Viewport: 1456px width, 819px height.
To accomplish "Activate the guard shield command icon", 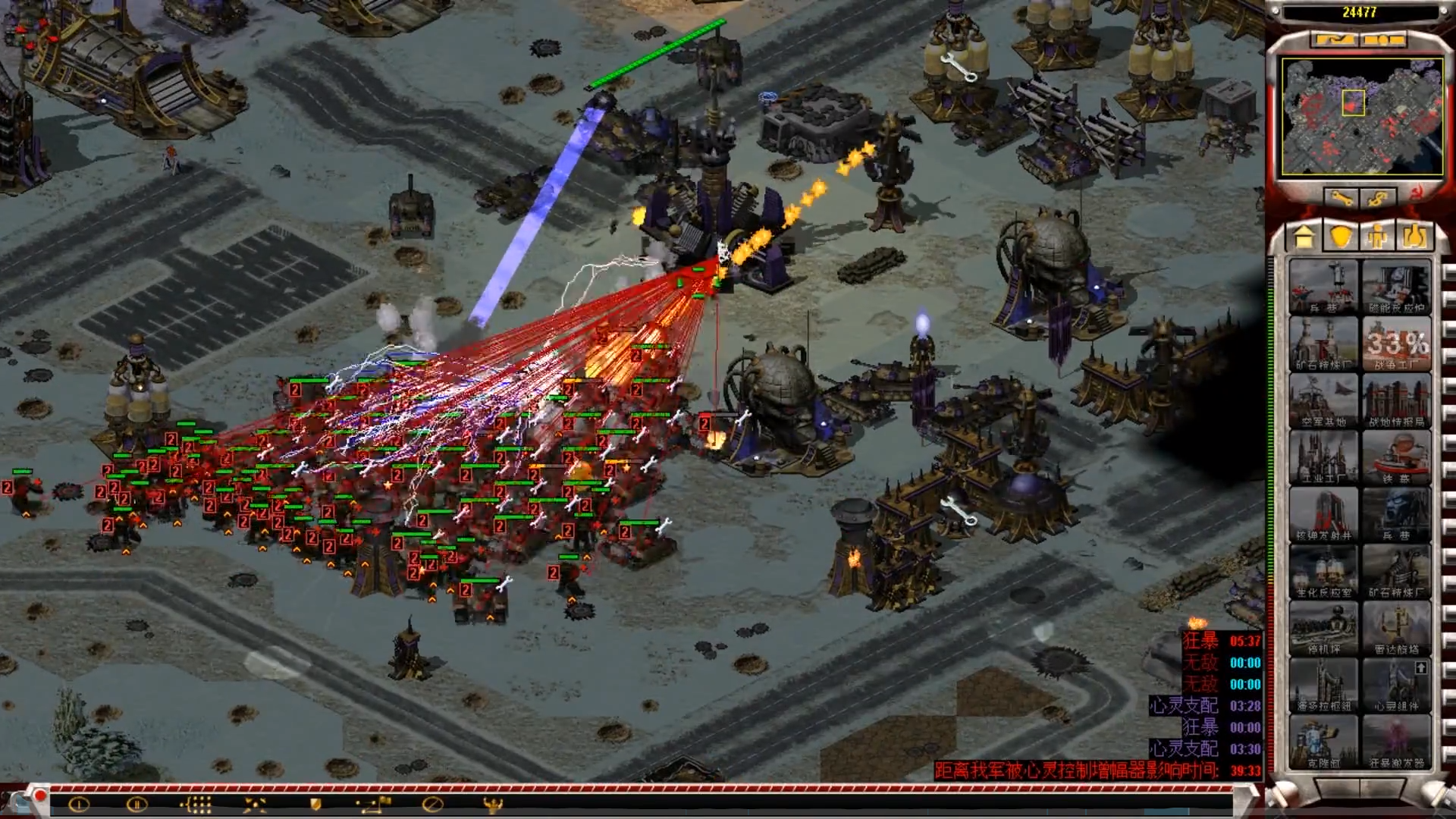I will click(316, 805).
